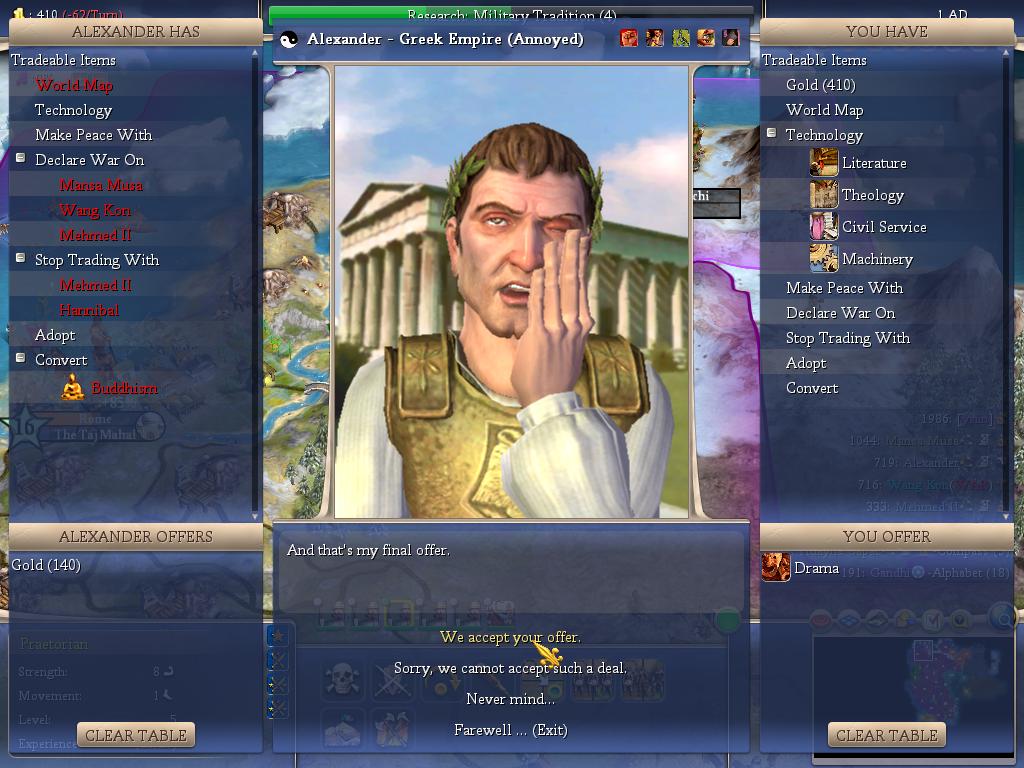1024x768 pixels.
Task: Offer the Civil Service technology
Action: coord(883,227)
